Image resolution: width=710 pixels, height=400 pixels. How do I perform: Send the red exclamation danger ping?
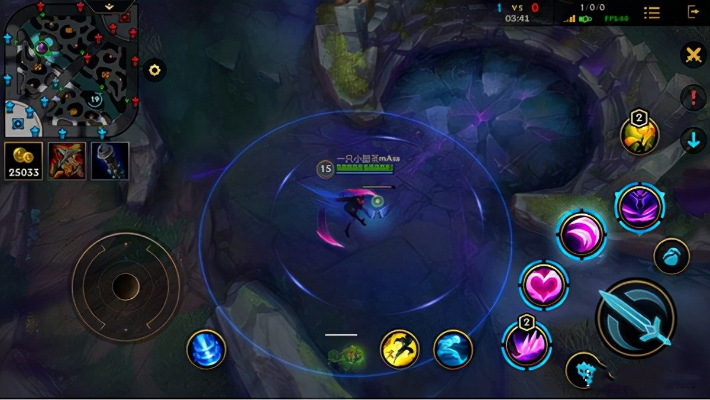pos(693,98)
